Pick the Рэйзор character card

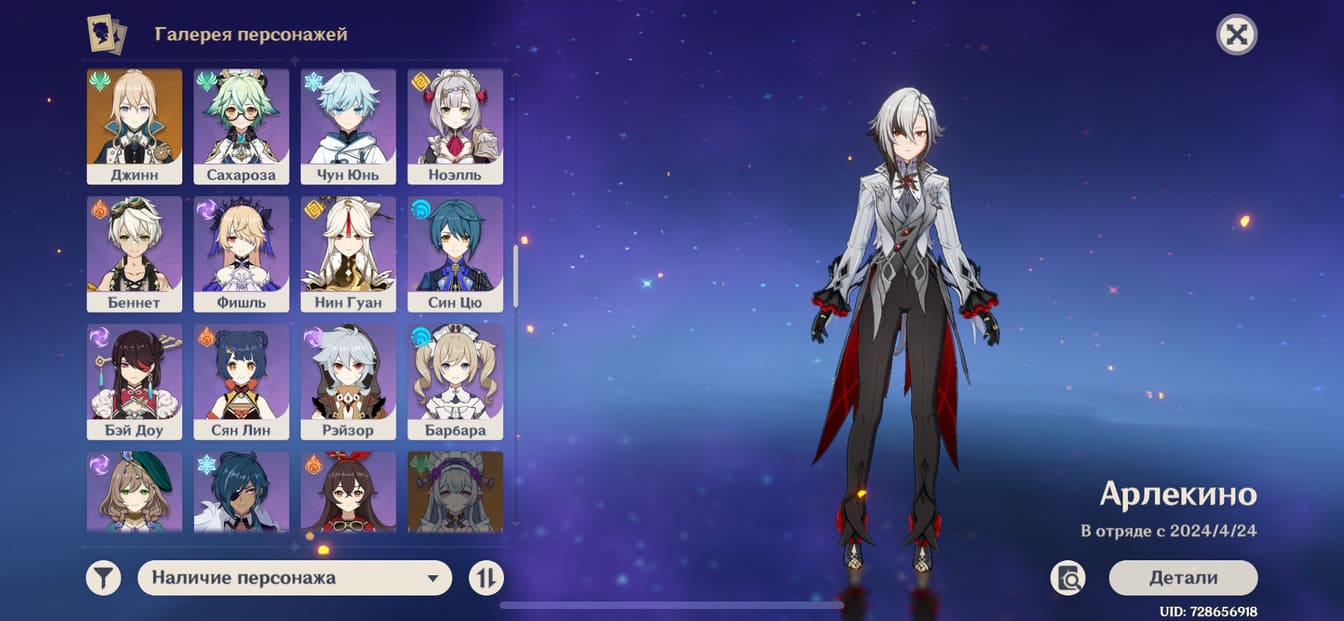[x=348, y=382]
